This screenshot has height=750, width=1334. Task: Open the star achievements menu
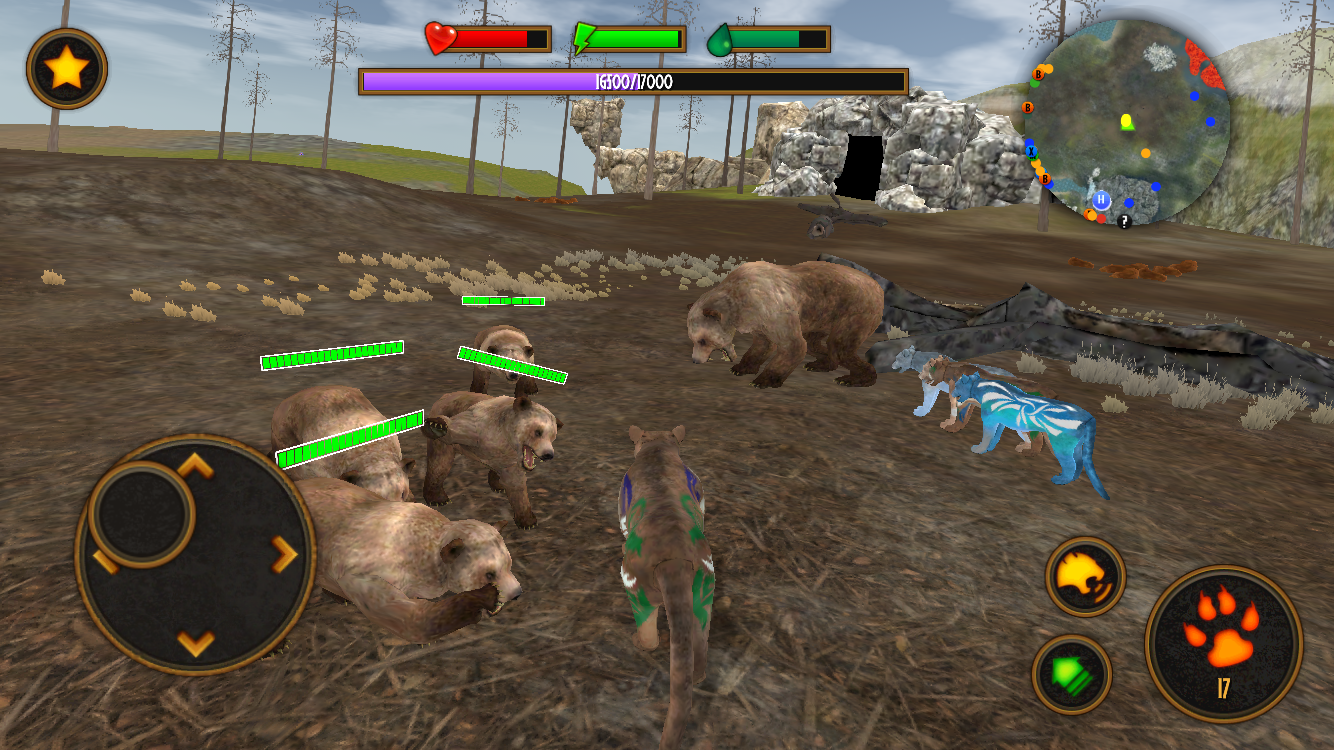[65, 65]
